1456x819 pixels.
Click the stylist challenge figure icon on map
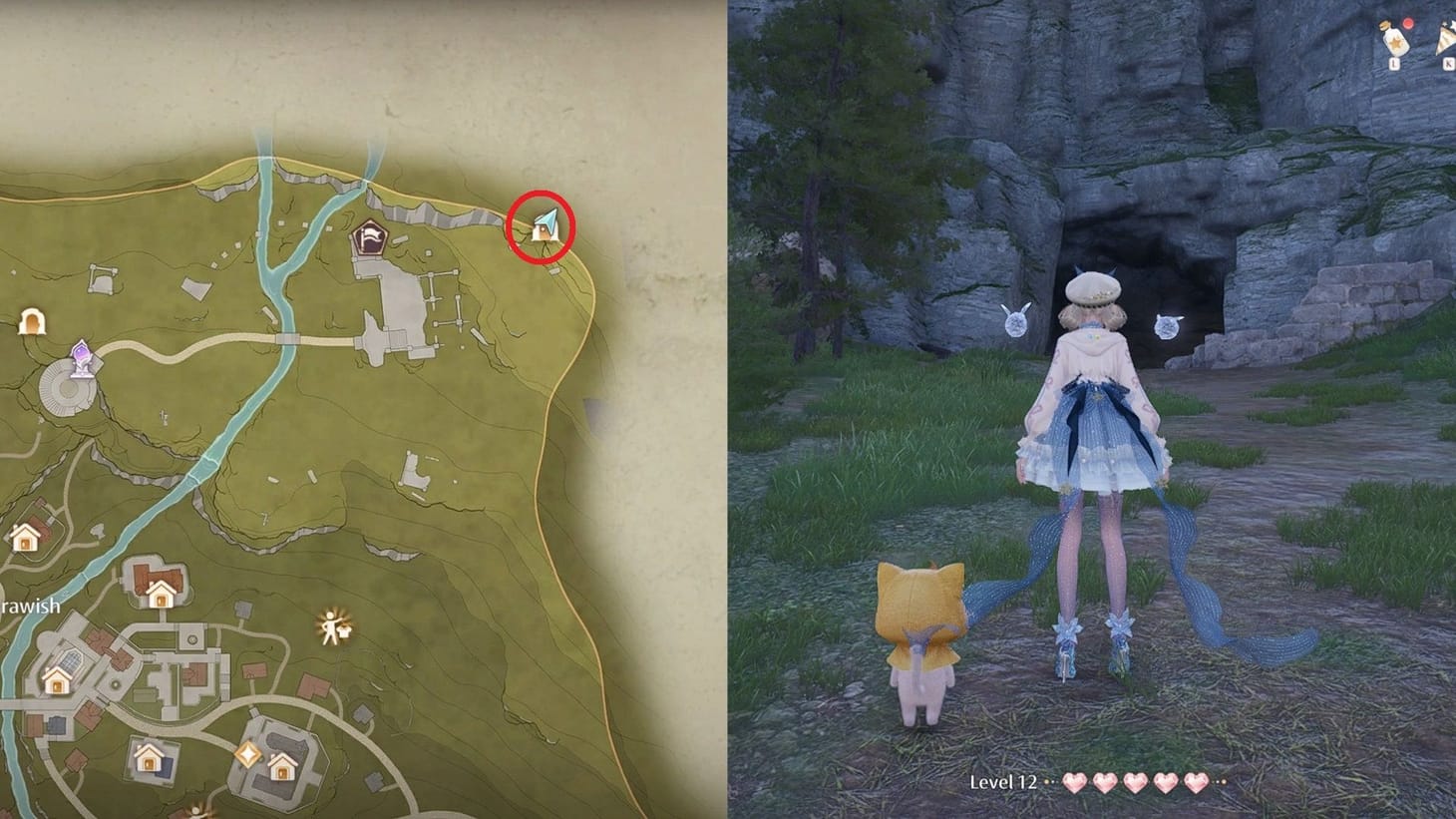pyautogui.click(x=330, y=626)
